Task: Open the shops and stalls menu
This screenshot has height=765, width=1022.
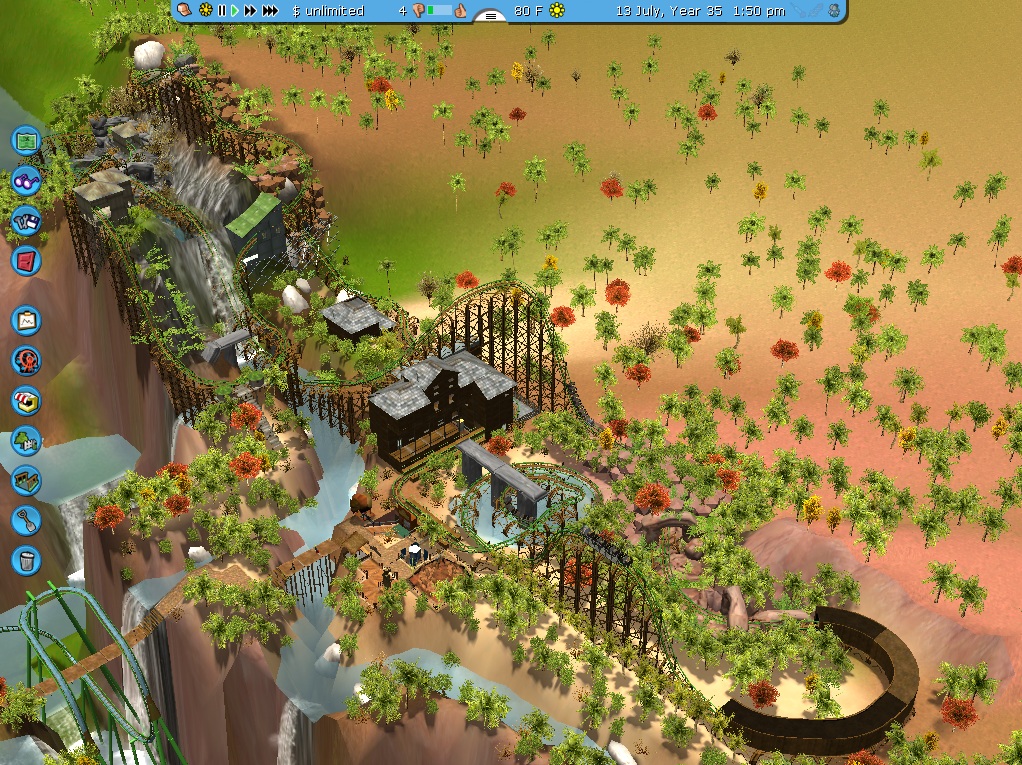Action: coord(26,400)
